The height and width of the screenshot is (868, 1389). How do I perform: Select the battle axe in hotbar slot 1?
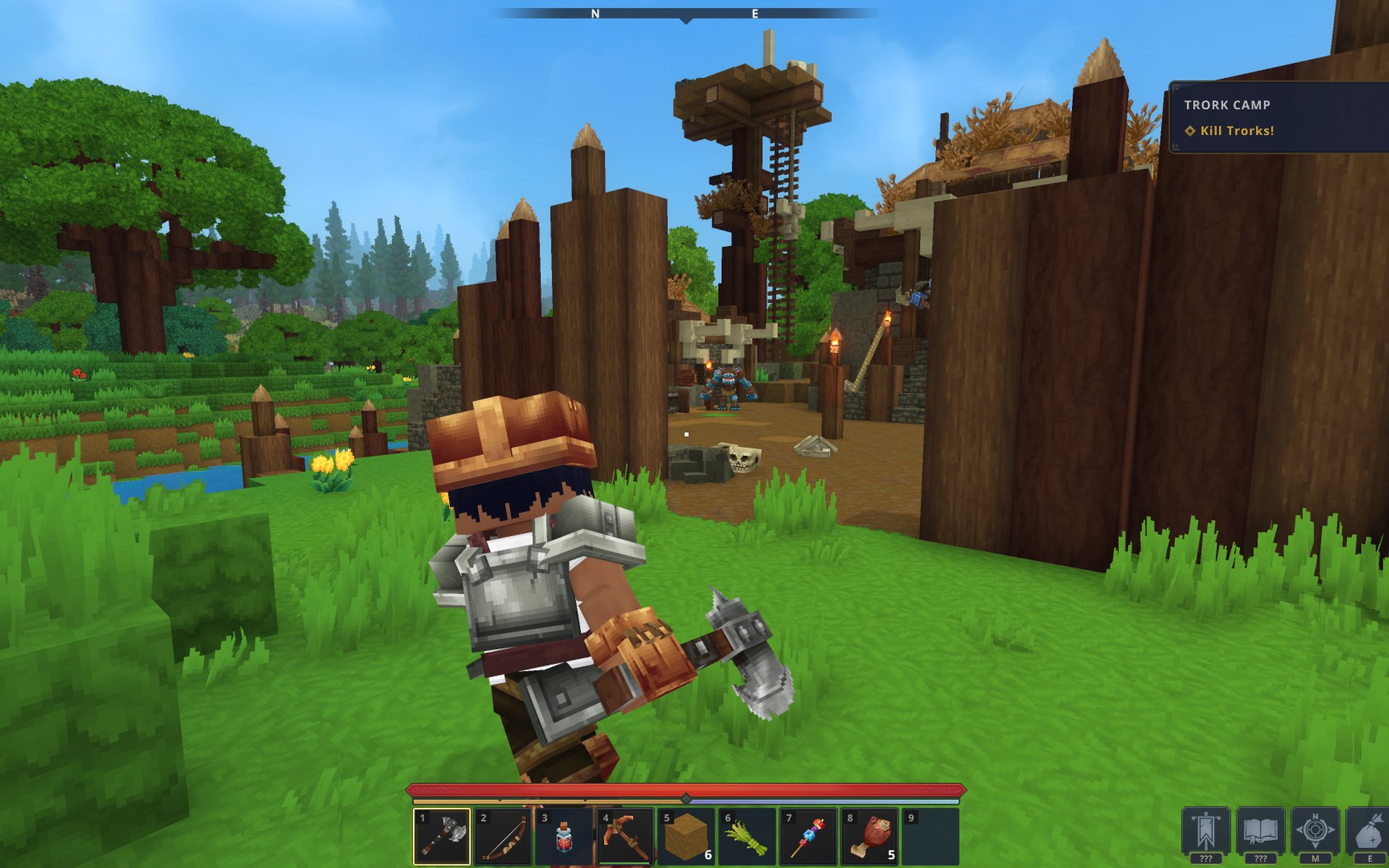[x=442, y=836]
